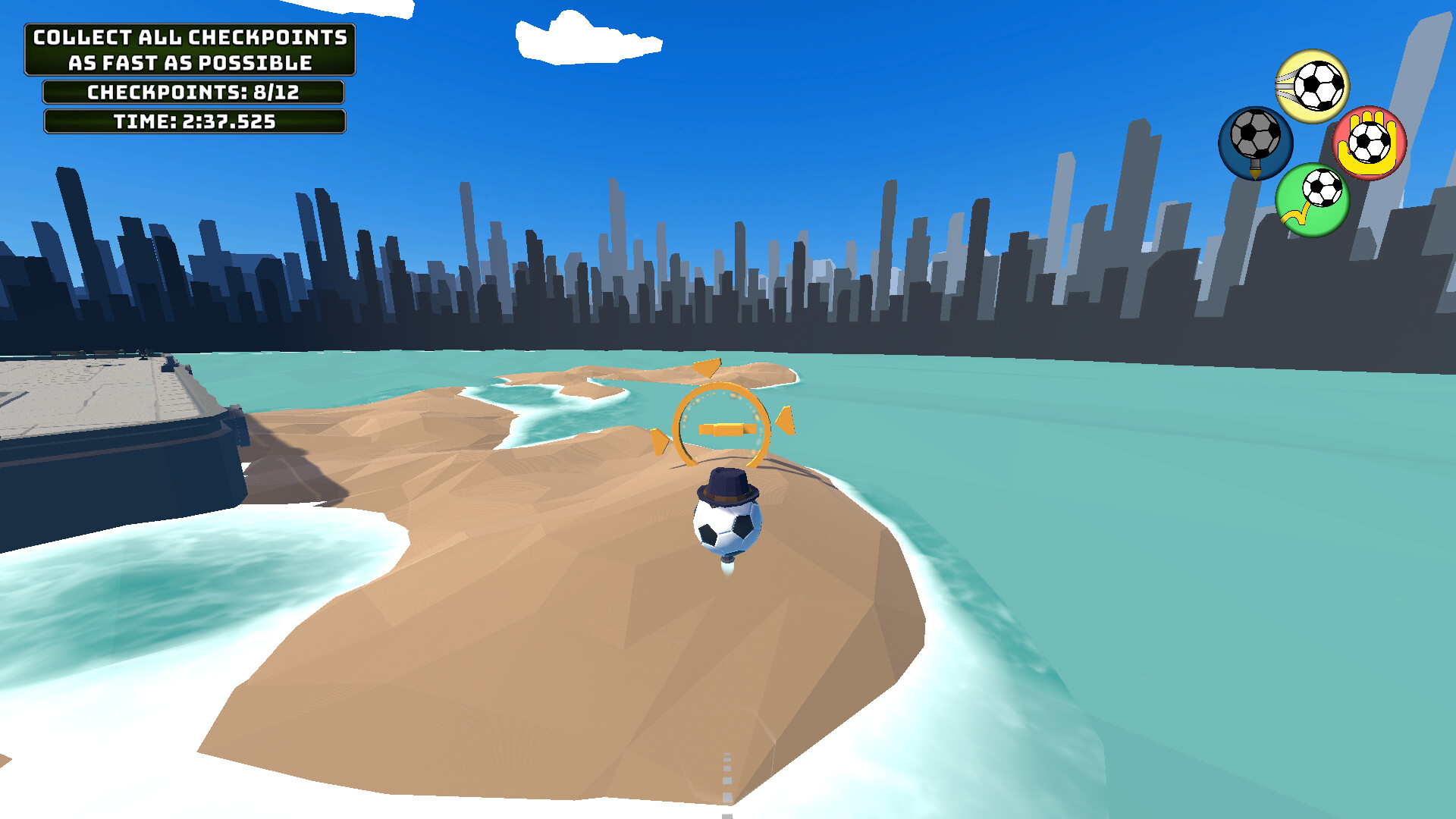Image resolution: width=1456 pixels, height=819 pixels.
Task: Click the yellow progress bar inside the ring
Action: click(726, 428)
